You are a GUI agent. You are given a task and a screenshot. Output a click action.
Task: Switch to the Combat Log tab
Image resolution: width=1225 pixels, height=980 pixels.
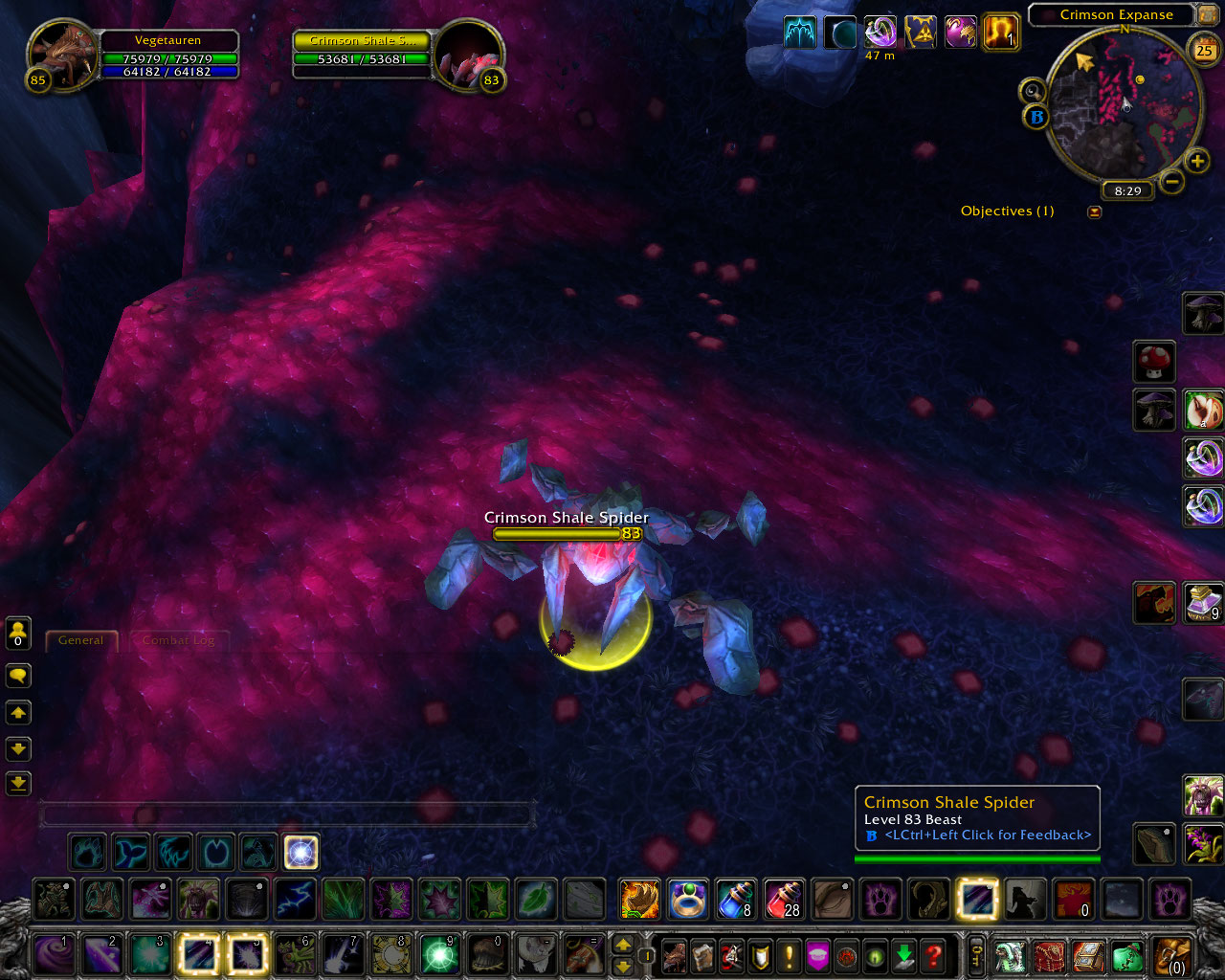point(179,640)
